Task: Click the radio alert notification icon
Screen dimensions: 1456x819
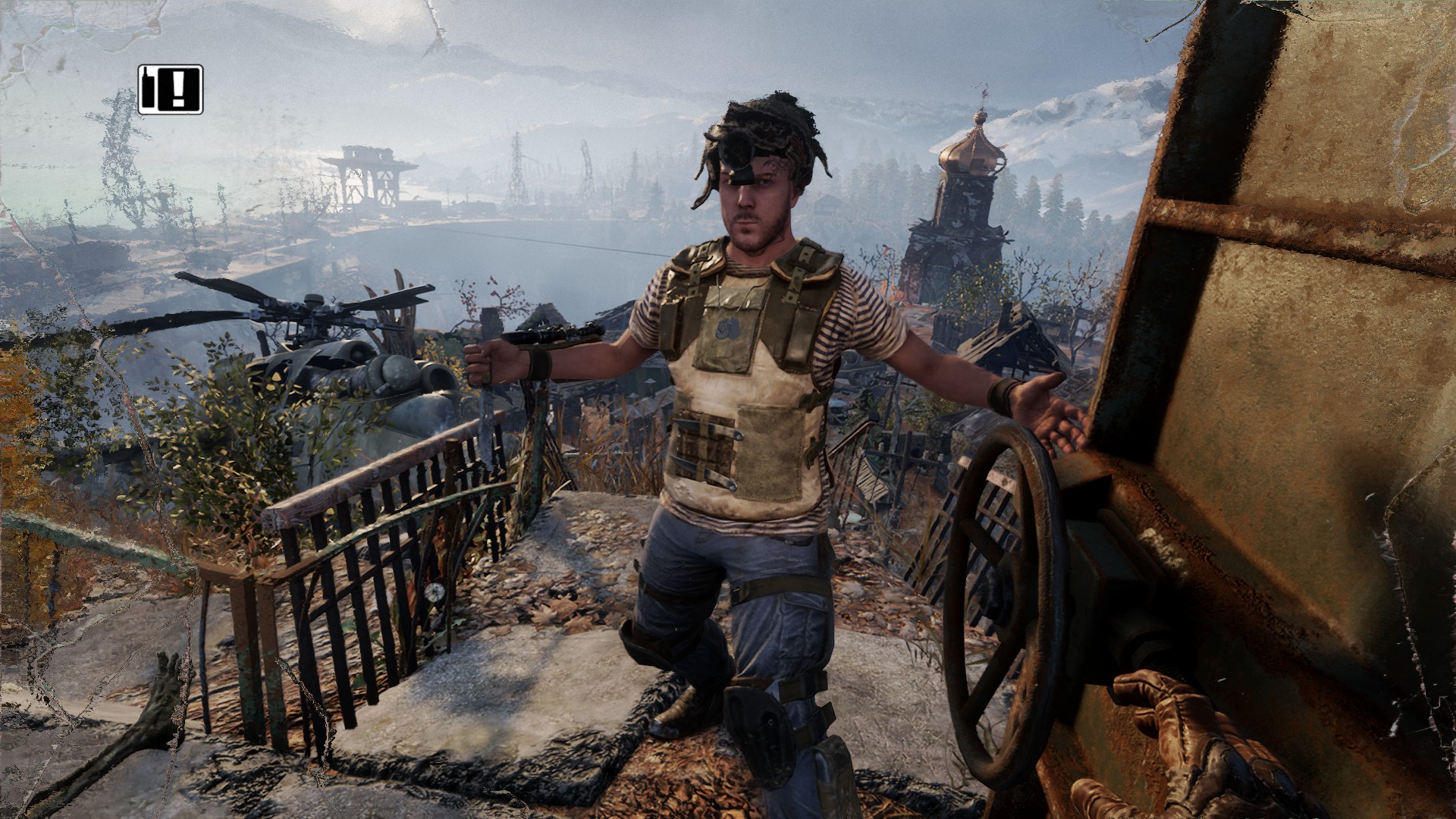Action: [x=171, y=89]
